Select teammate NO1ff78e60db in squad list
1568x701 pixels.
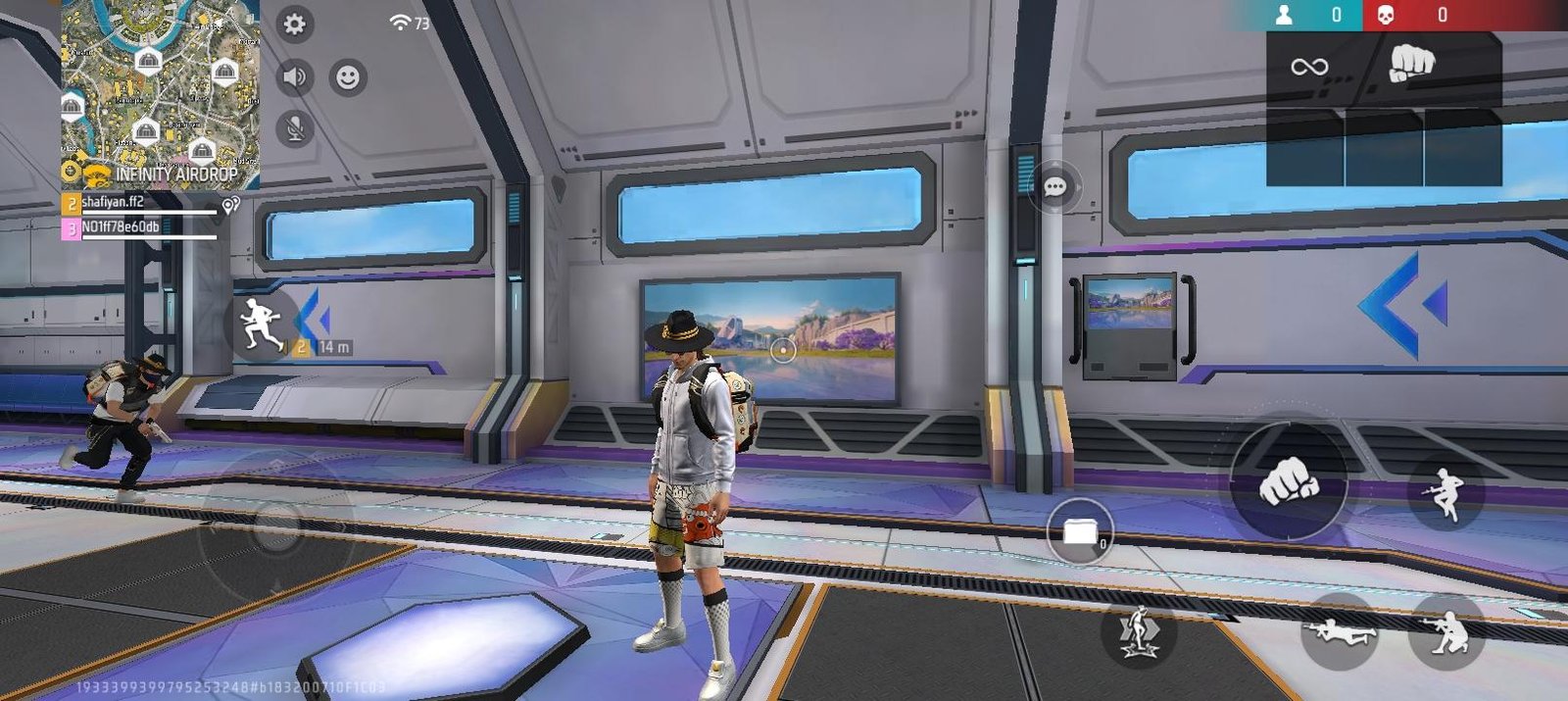(138, 227)
